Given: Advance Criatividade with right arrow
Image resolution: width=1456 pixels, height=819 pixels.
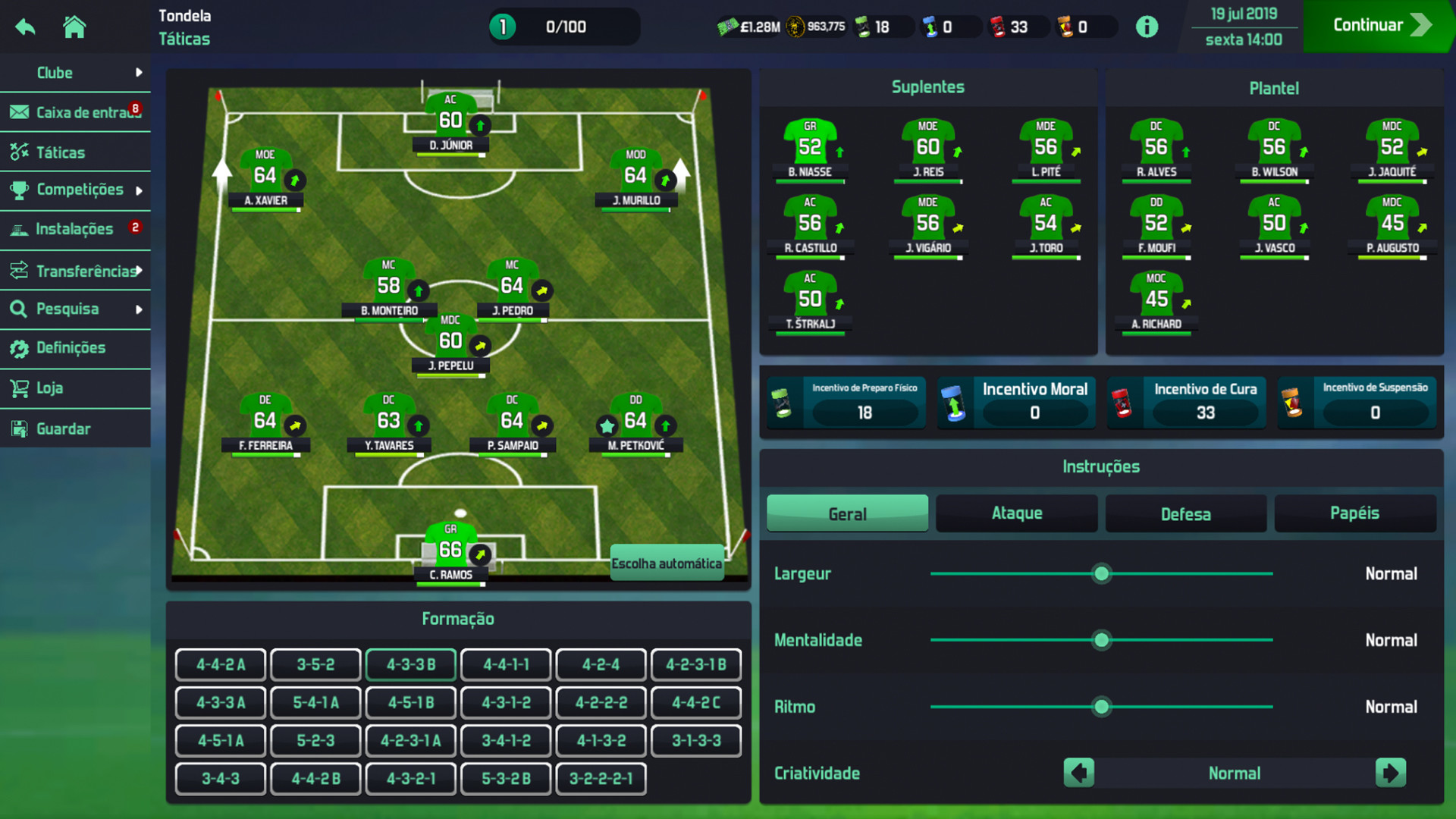Looking at the screenshot, I should click(1392, 773).
